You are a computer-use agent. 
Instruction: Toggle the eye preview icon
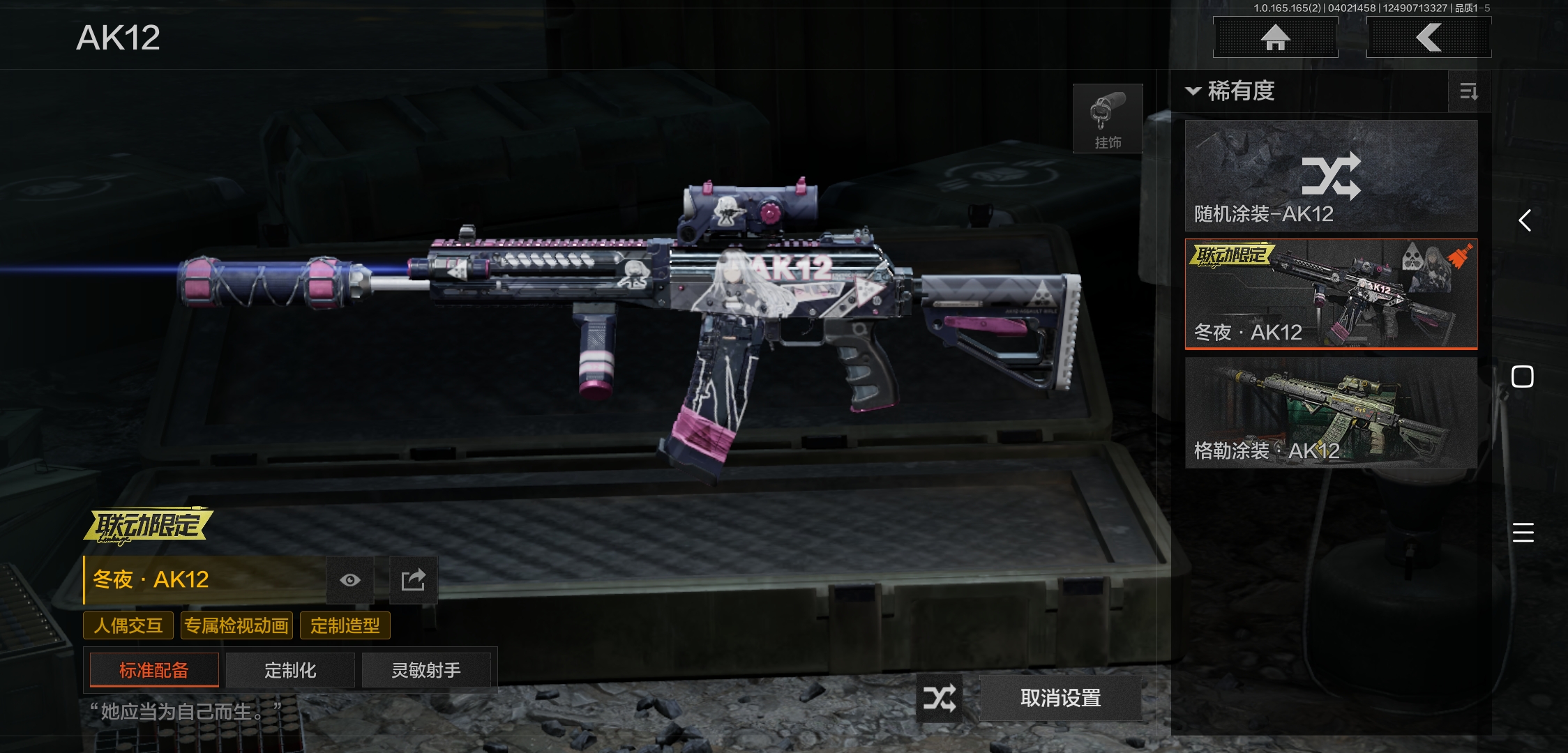tap(350, 580)
